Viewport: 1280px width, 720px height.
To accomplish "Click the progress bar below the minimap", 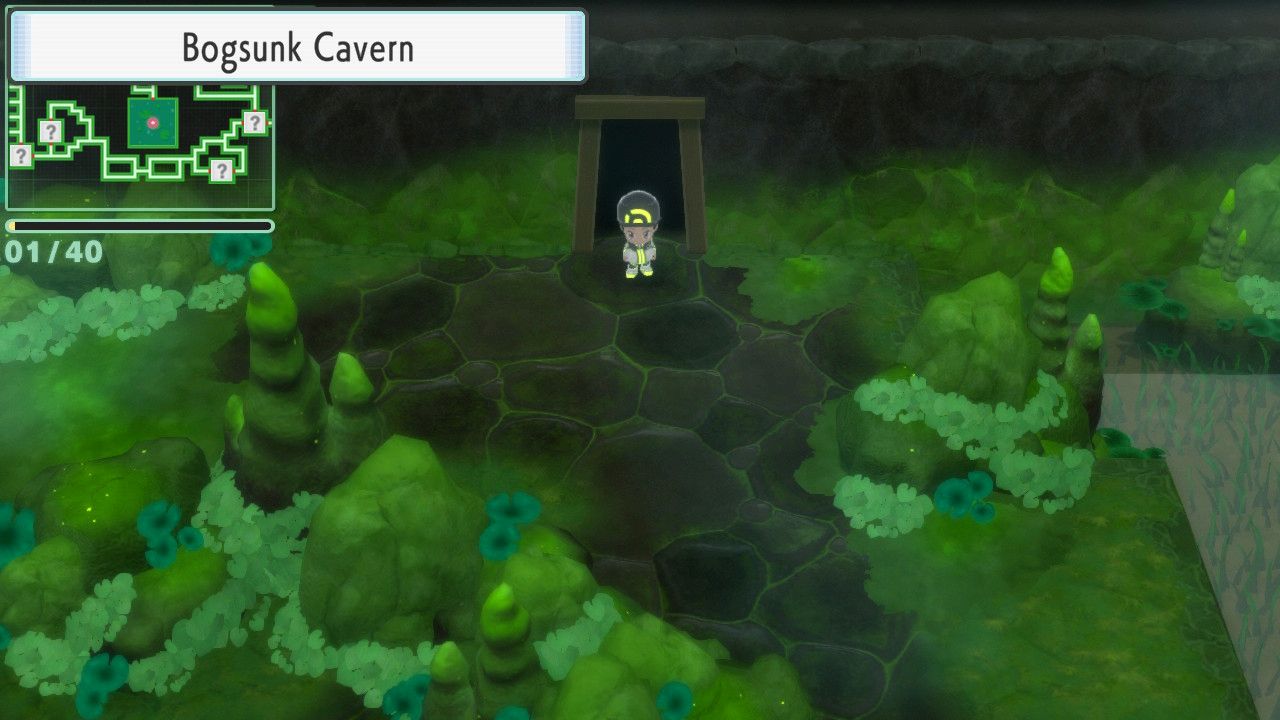I will pyautogui.click(x=140, y=225).
